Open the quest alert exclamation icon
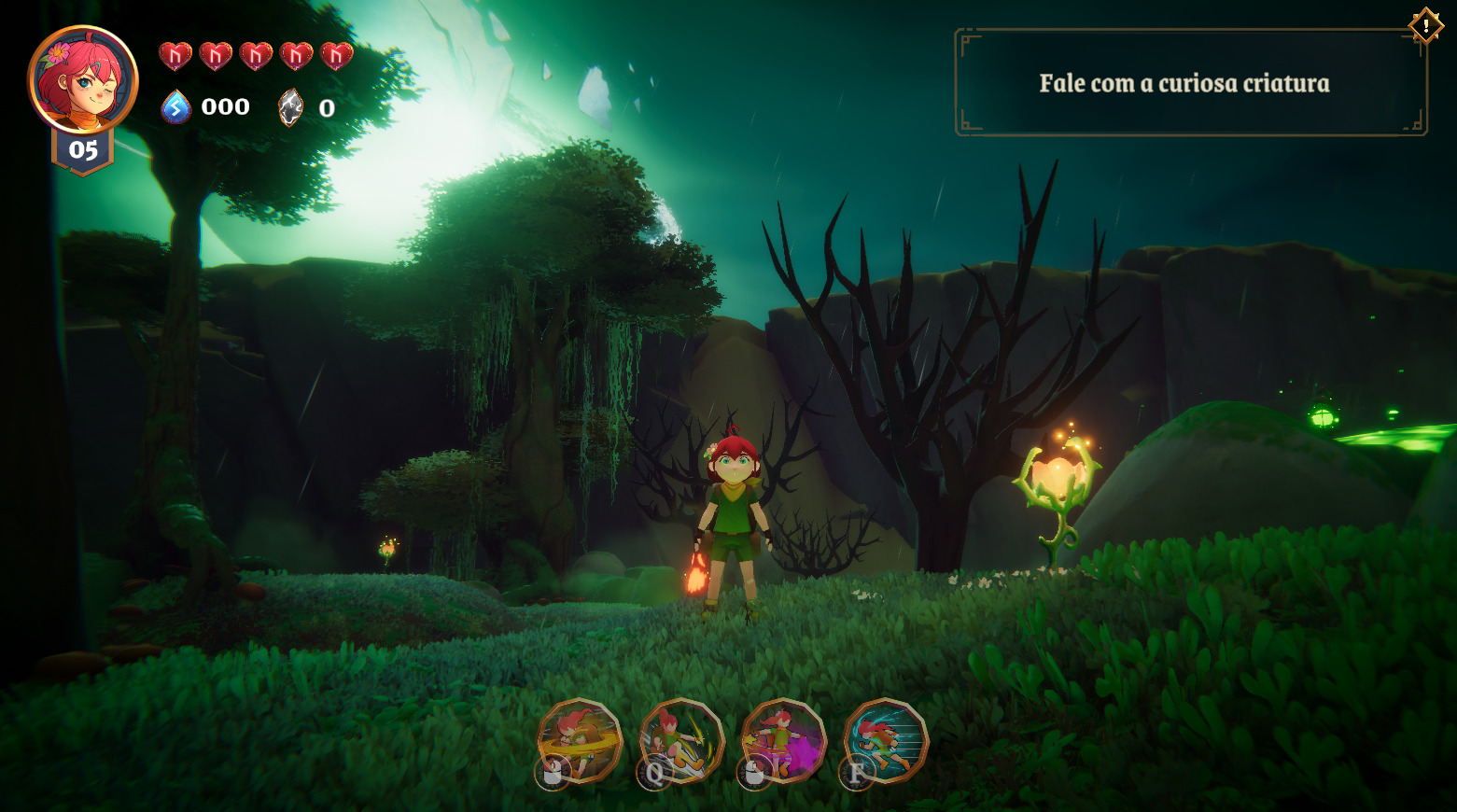The image size is (1457, 812). tap(1426, 25)
